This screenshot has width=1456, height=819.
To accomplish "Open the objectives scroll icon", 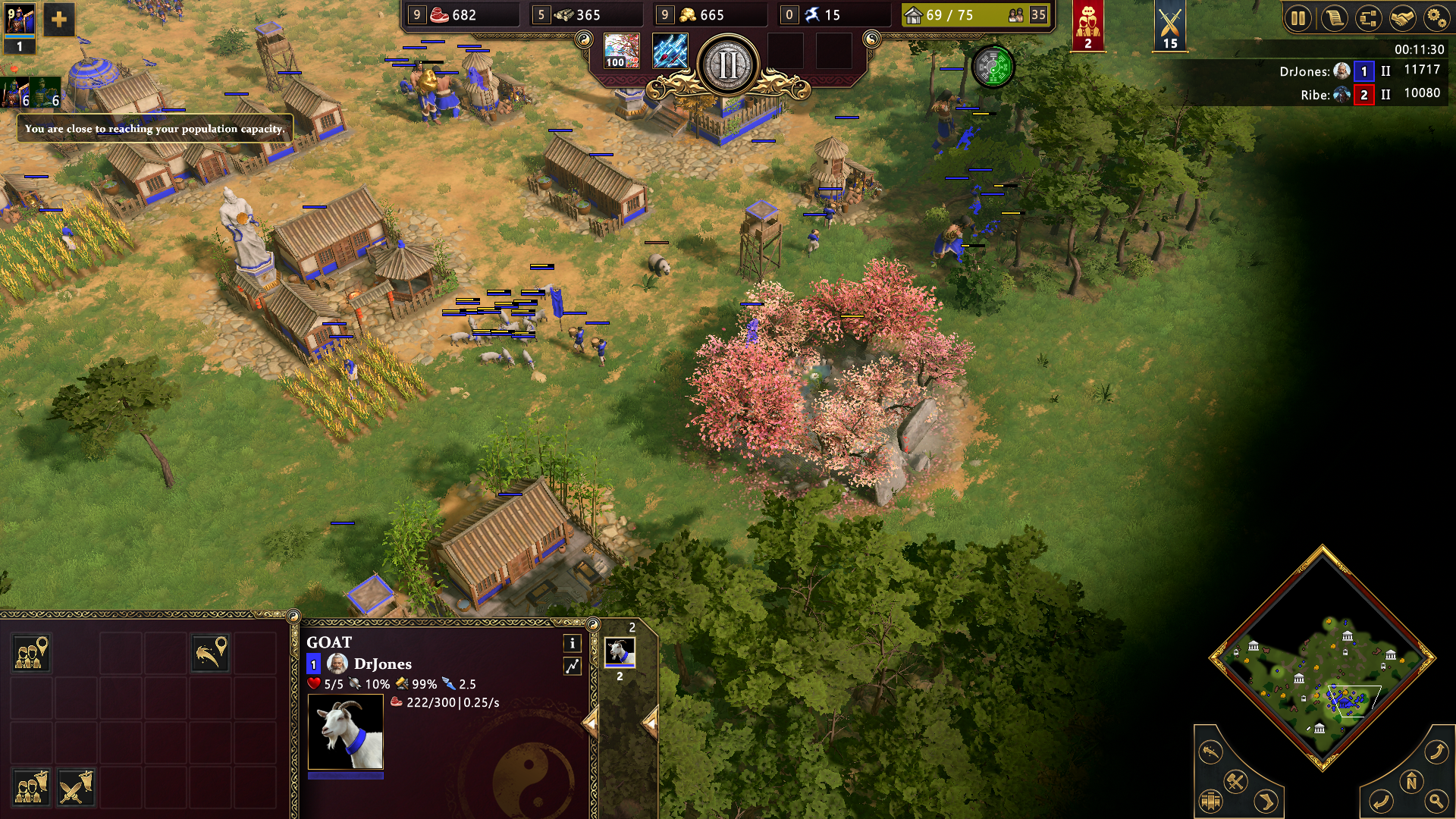I will 1333,18.
